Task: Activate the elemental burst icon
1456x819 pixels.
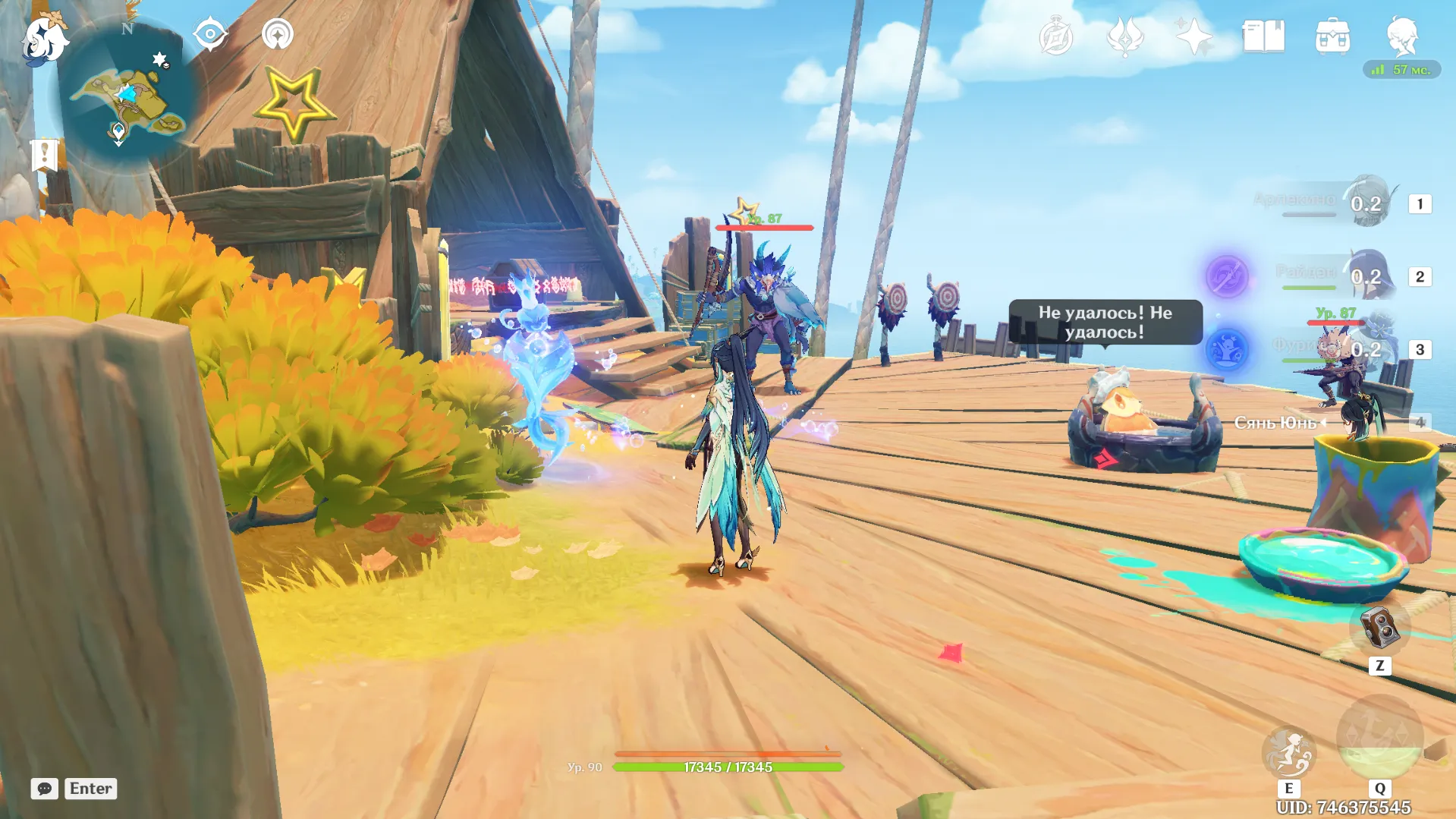Action: click(x=1379, y=738)
